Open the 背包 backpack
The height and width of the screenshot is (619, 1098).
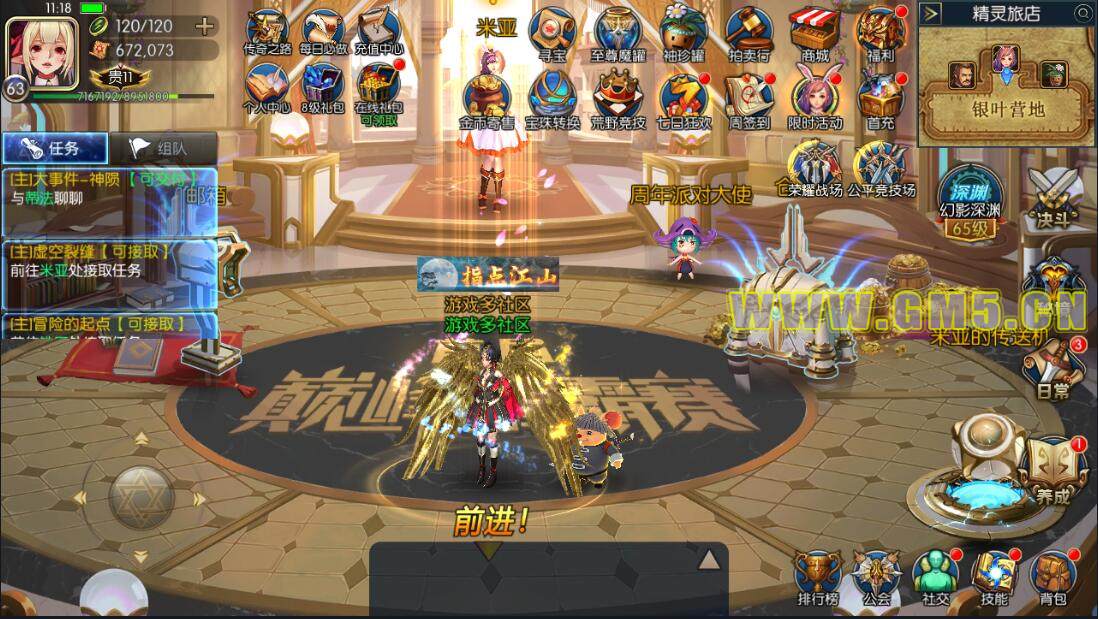pos(1052,575)
